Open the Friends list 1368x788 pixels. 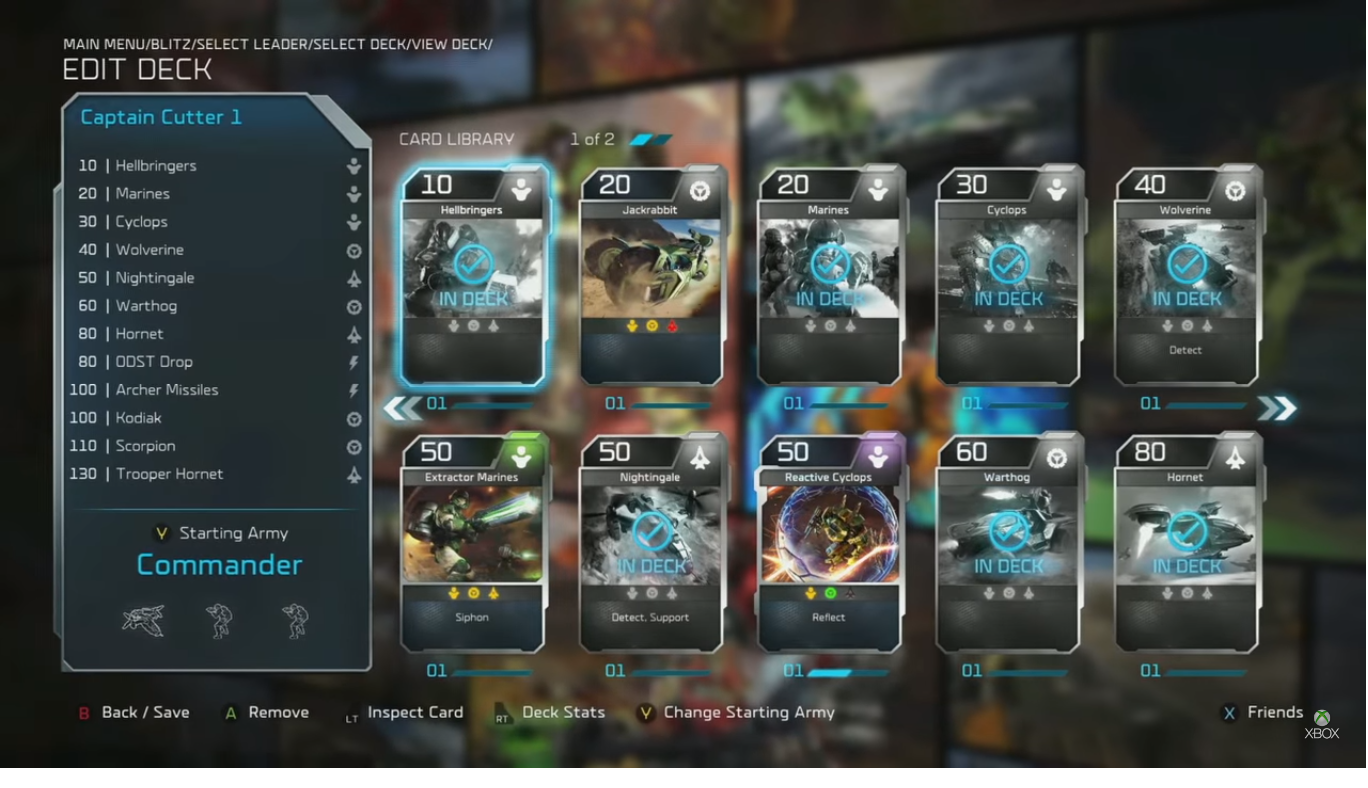[x=1274, y=713]
